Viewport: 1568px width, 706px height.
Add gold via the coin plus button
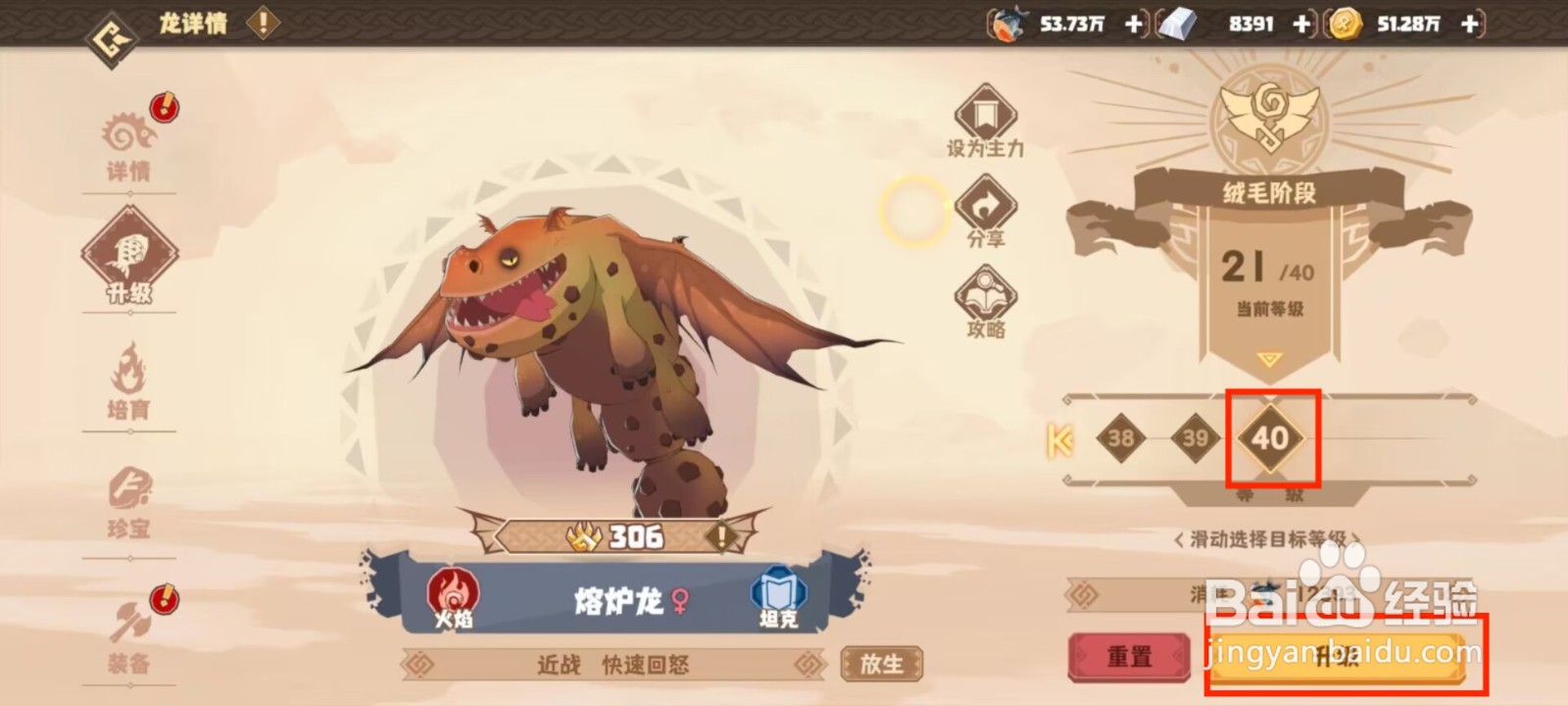1469,24
